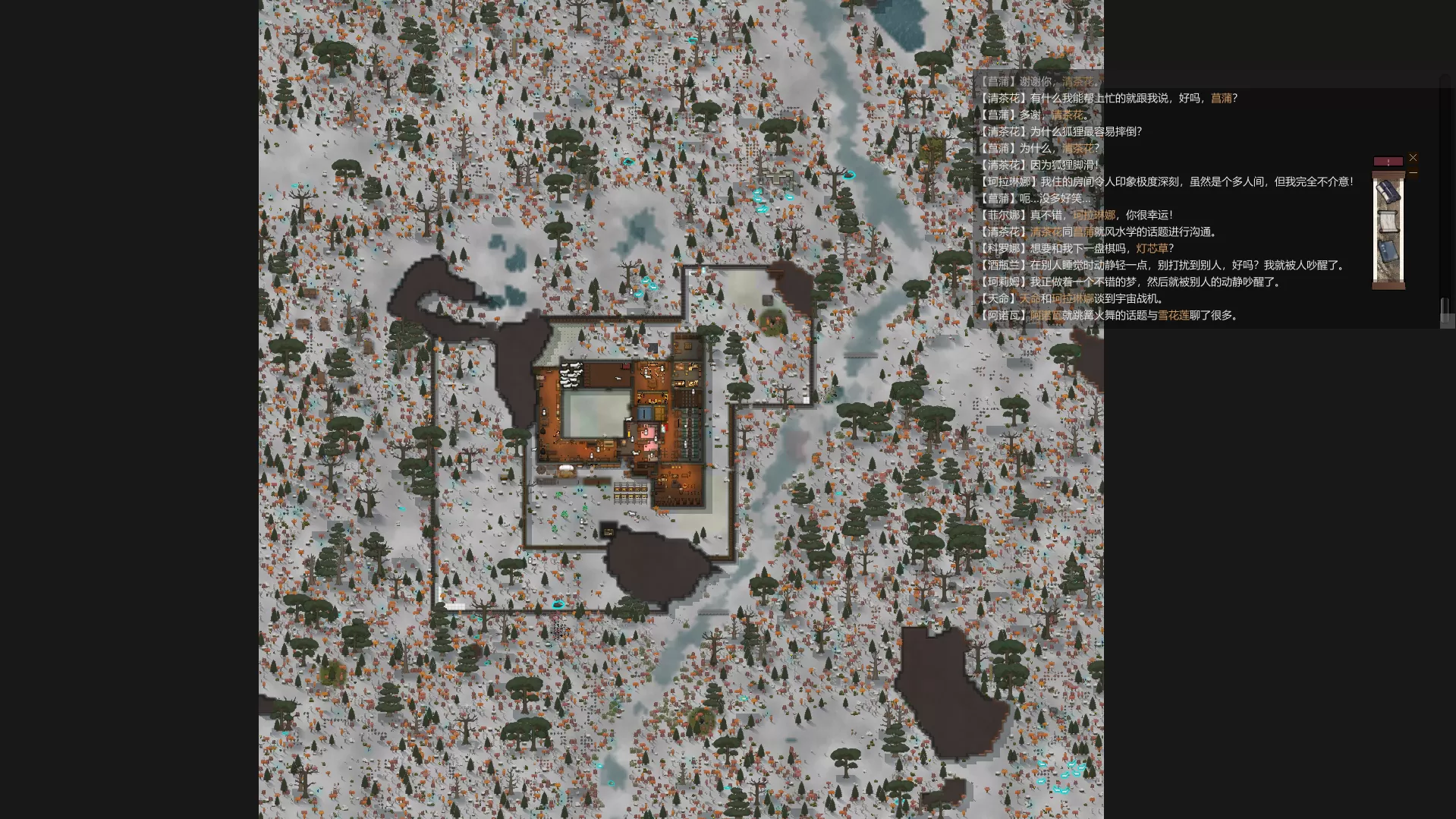Minimize the log panel with the dash button
Screen dimensions: 1456x819
pyautogui.click(x=1413, y=173)
